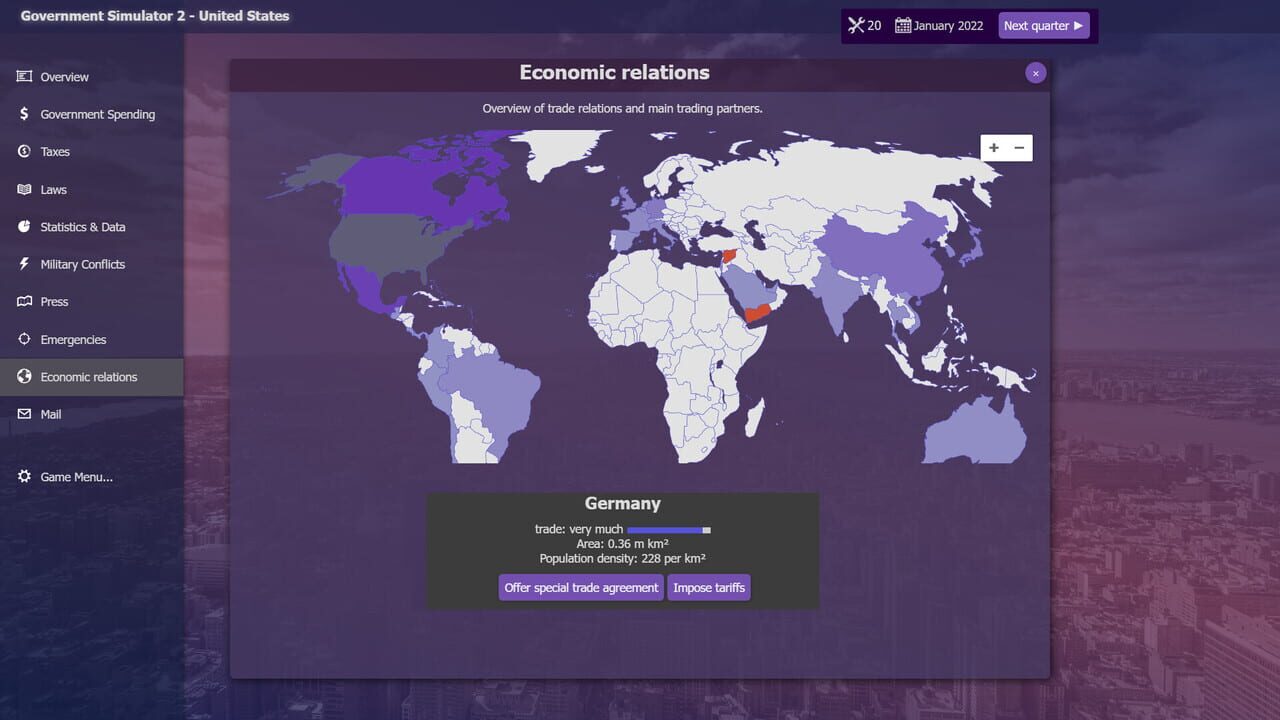The image size is (1280, 720).
Task: Click the Emergencies alert icon
Action: coord(22,339)
